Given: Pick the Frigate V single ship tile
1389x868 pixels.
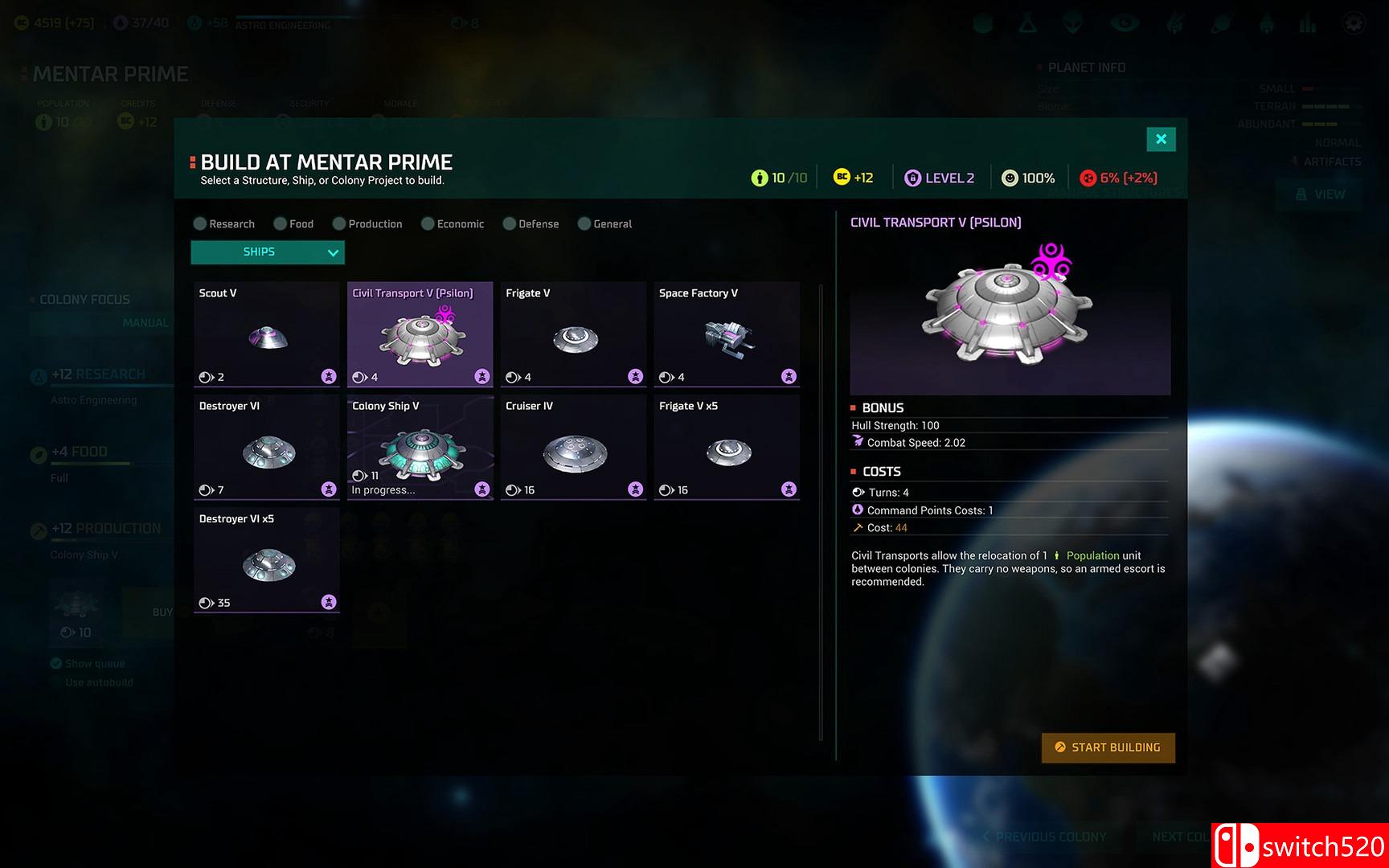Looking at the screenshot, I should (x=573, y=334).
